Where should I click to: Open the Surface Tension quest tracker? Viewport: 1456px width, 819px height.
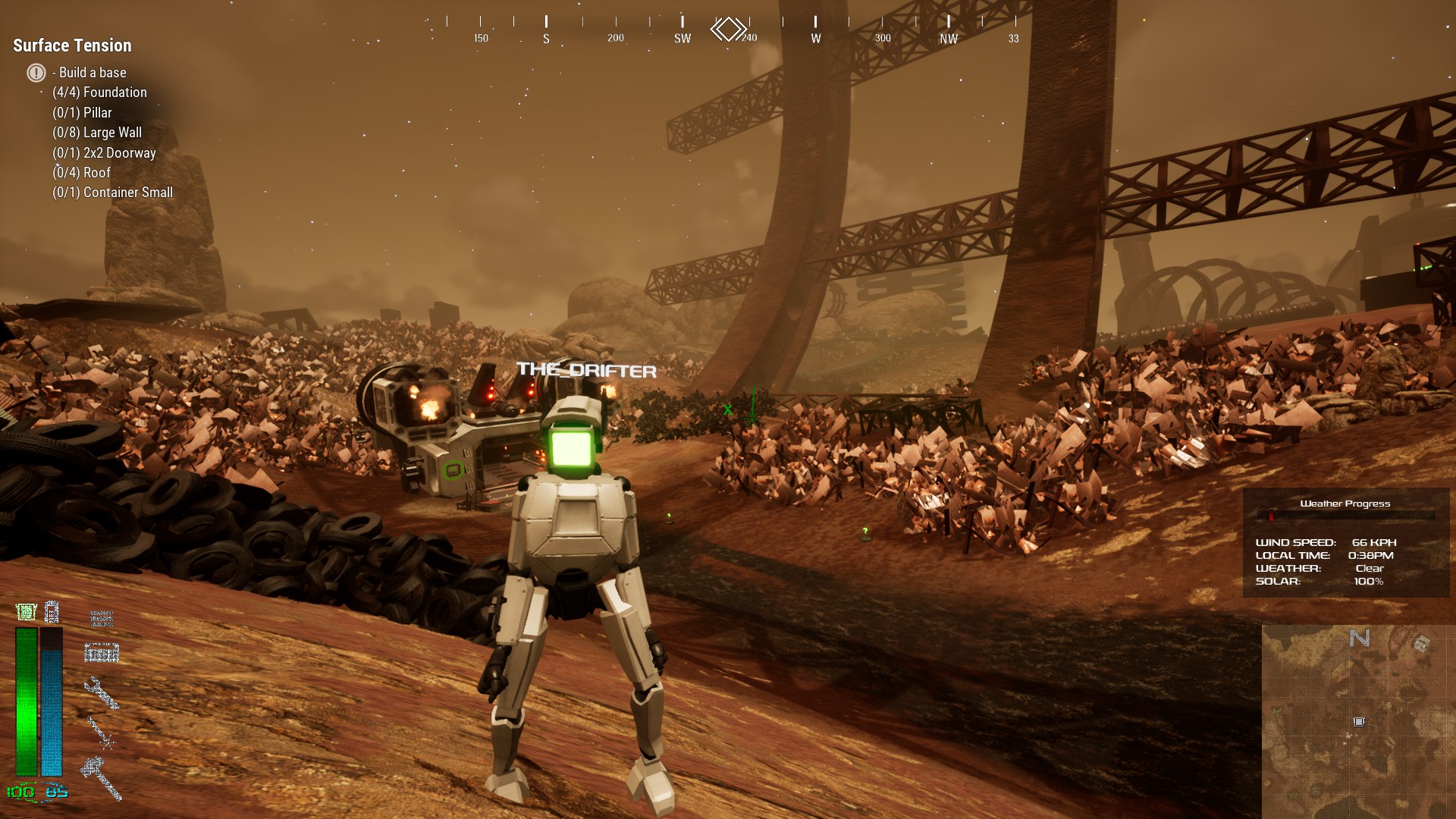click(x=72, y=45)
